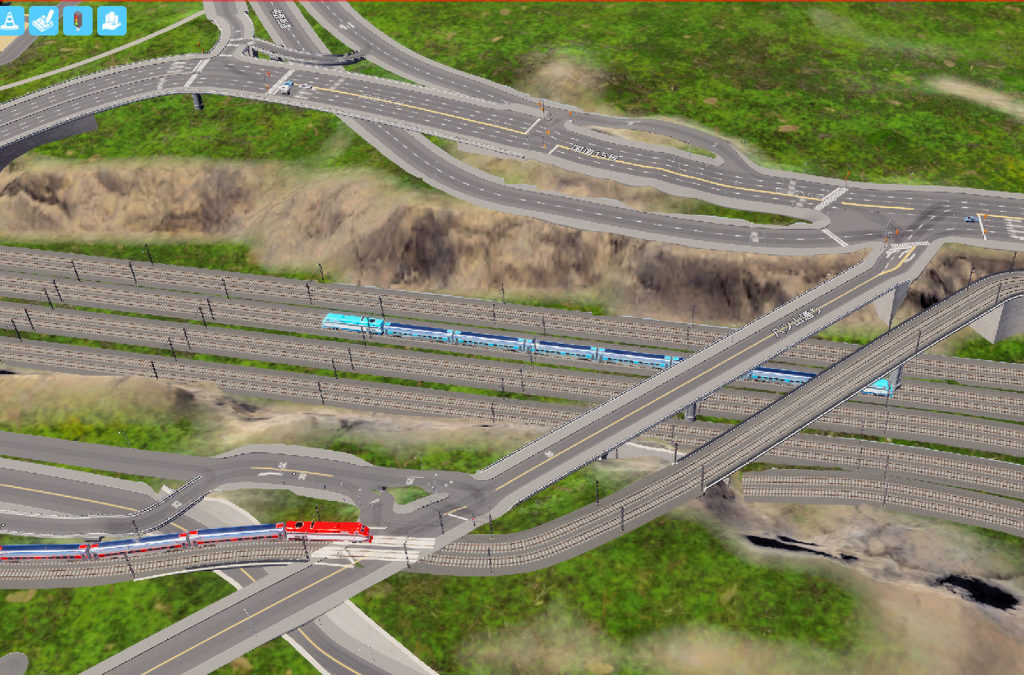
Task: Activate the traffic light tool
Action: click(x=77, y=20)
